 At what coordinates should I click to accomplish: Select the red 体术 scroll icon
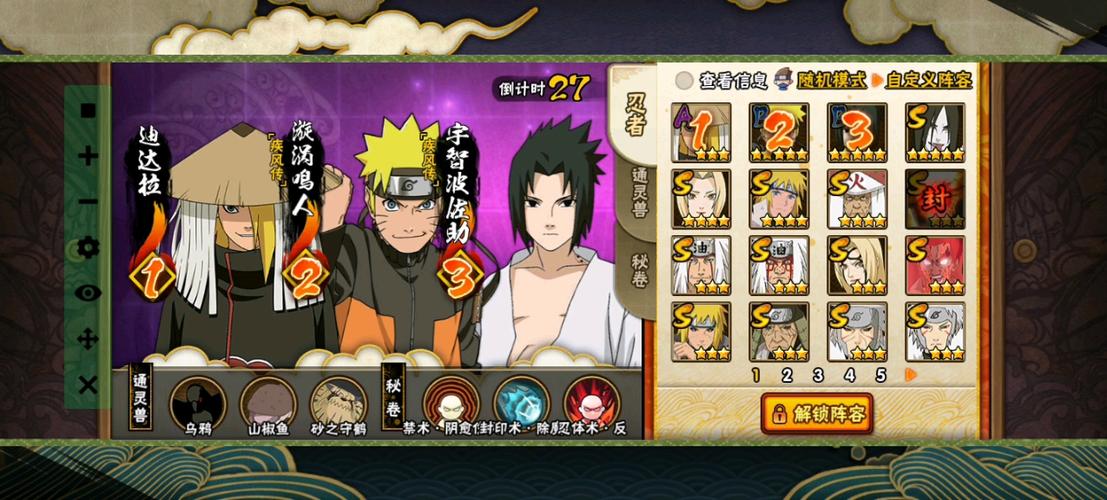tap(591, 401)
